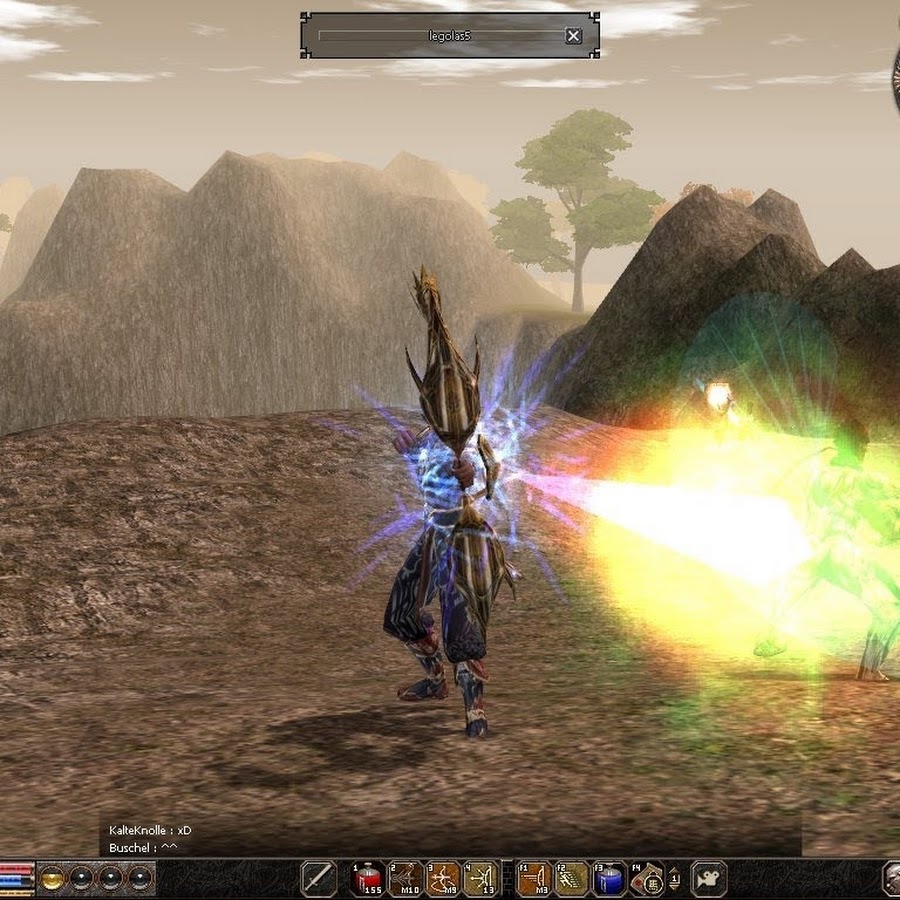
Task: Activate the arrow shower skill in F2
Action: (572, 878)
